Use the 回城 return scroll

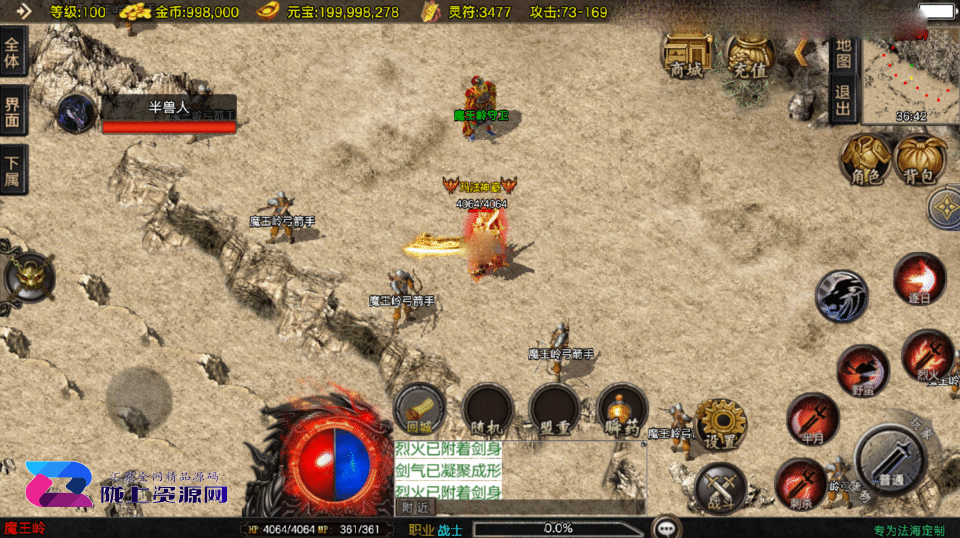[419, 409]
